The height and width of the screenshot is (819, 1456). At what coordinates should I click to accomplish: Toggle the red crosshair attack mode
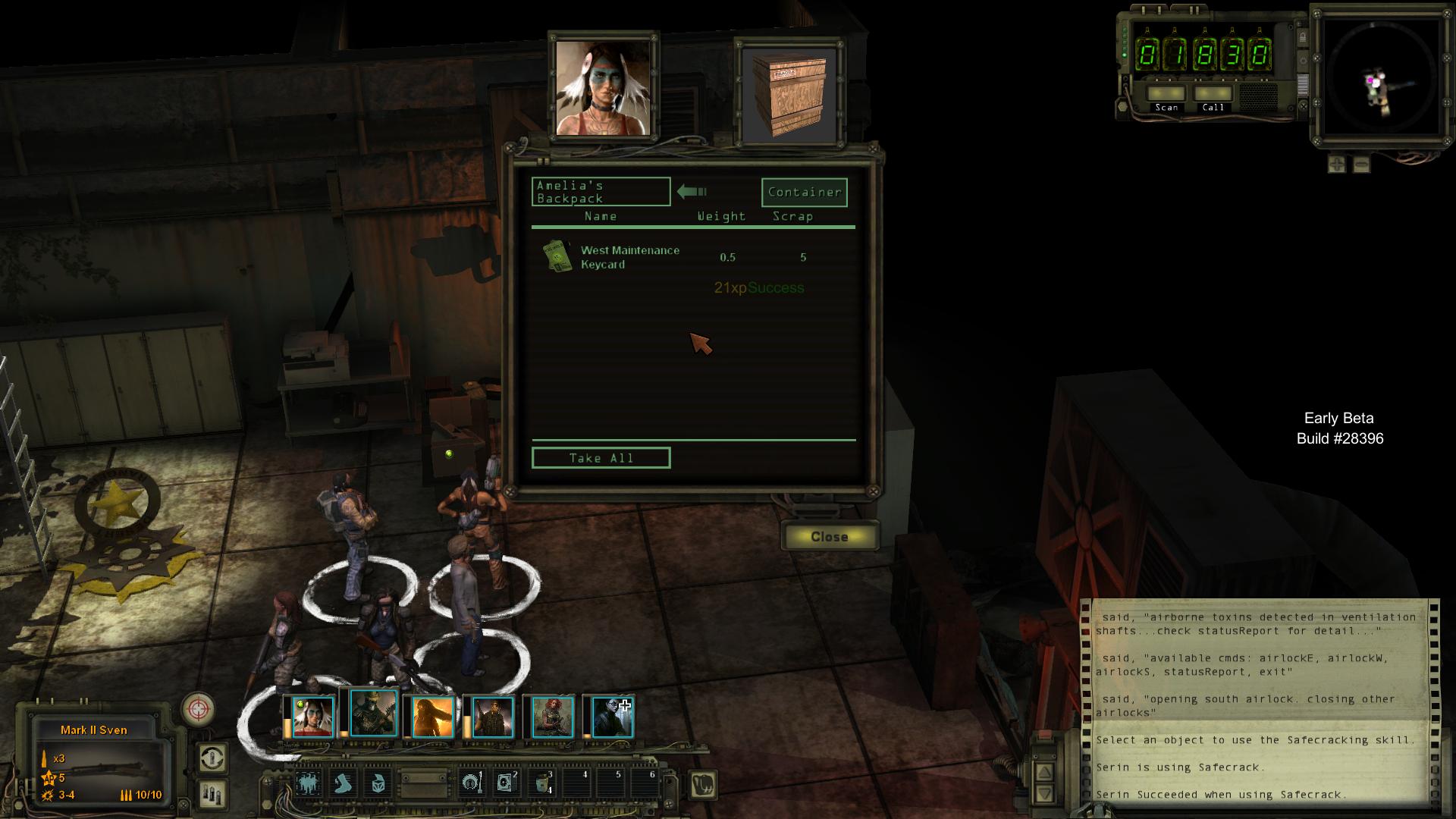[x=199, y=709]
